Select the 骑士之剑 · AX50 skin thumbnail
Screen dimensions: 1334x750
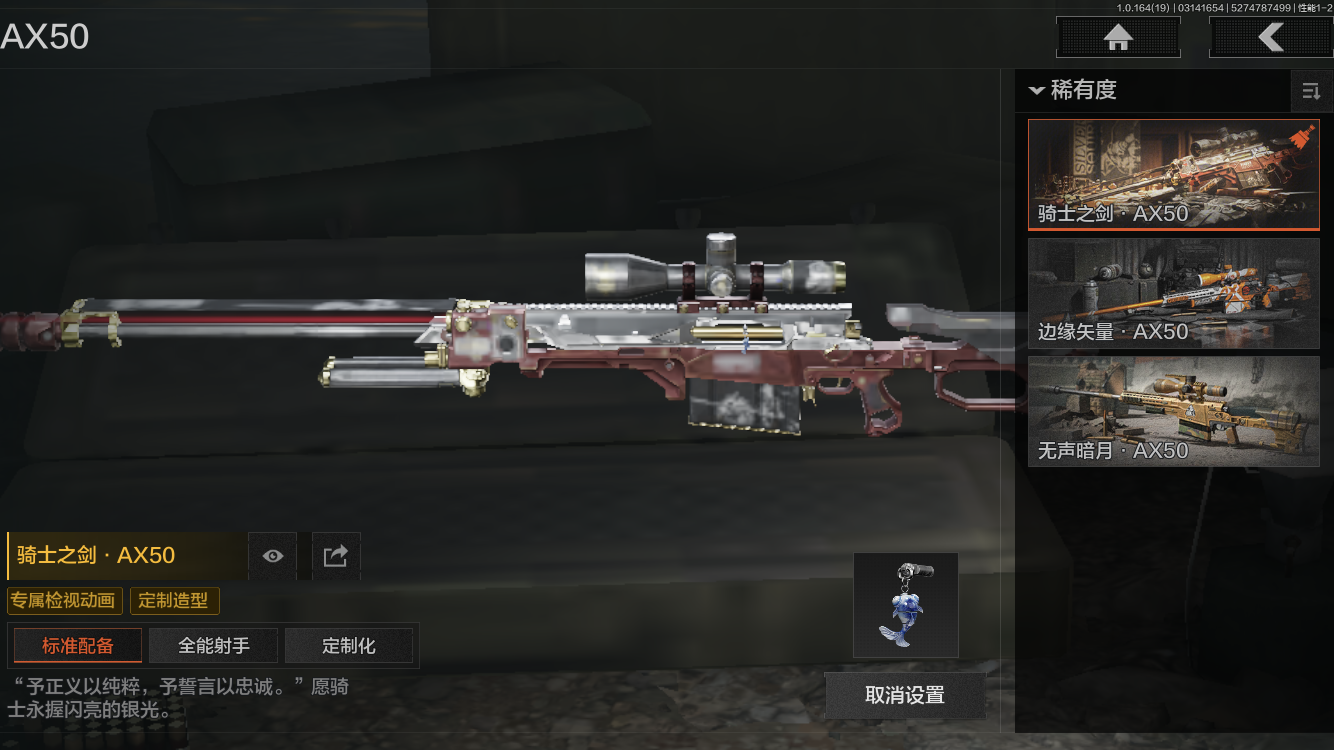click(1173, 175)
